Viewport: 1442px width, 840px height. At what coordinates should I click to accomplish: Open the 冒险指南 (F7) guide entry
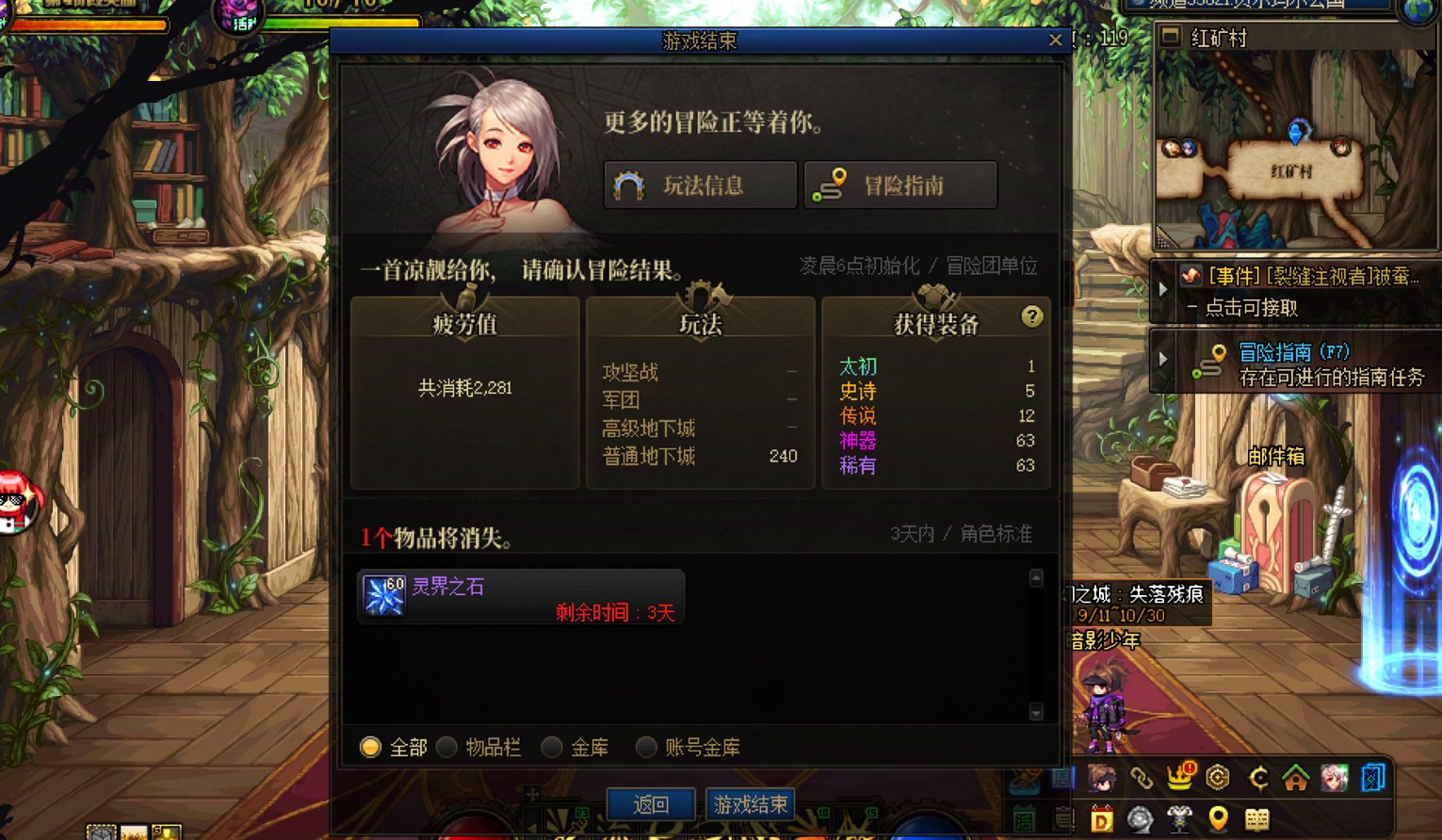click(x=1293, y=350)
